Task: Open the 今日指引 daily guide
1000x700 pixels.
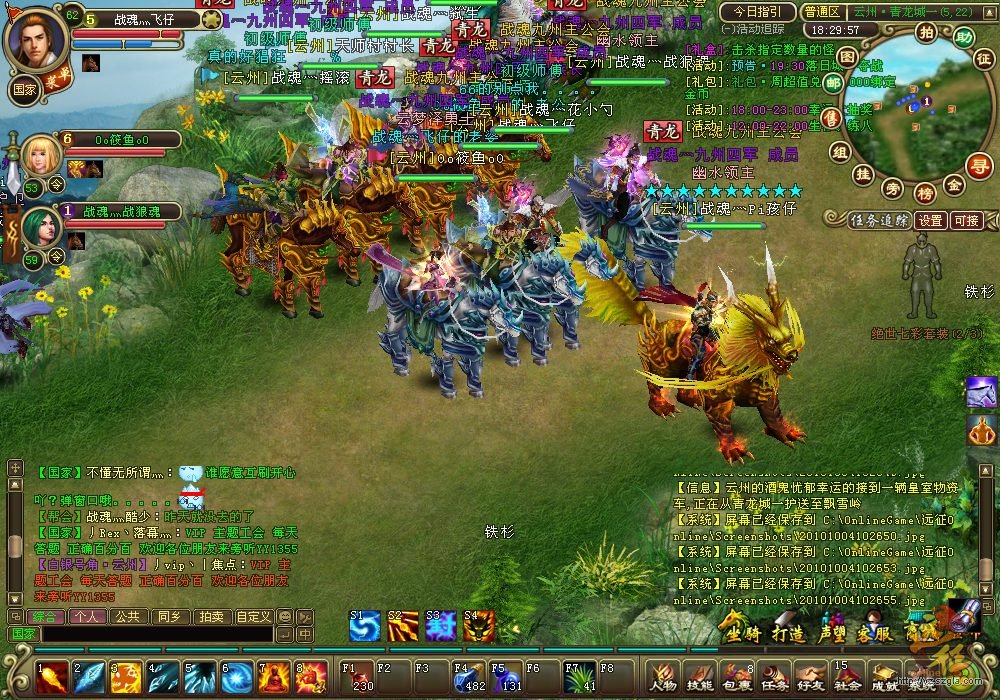Action: (757, 12)
